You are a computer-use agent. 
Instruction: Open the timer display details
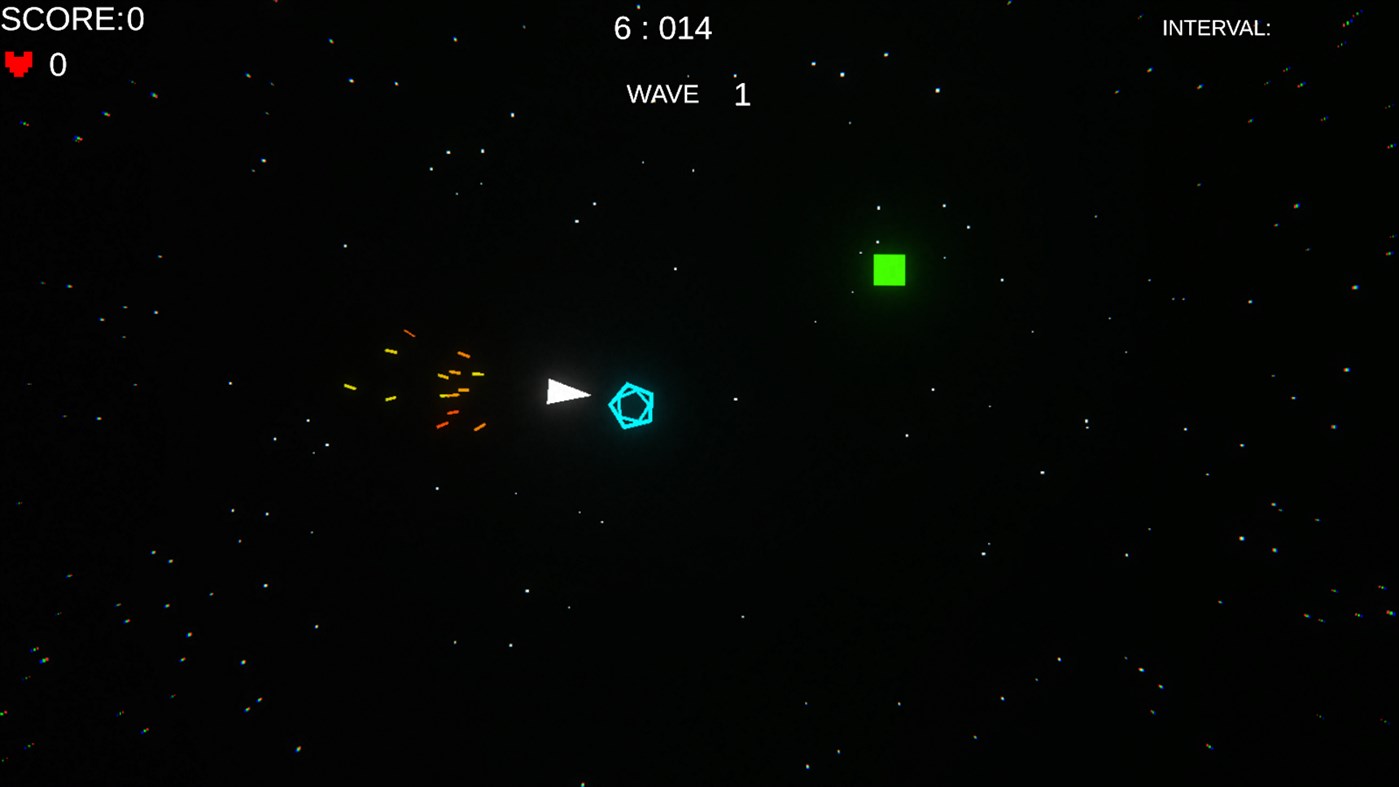(661, 28)
